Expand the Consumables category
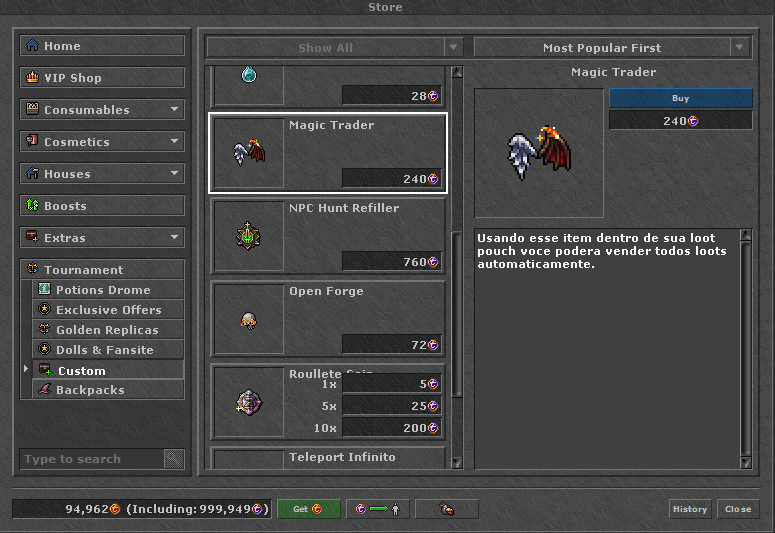This screenshot has height=533, width=775. click(102, 110)
